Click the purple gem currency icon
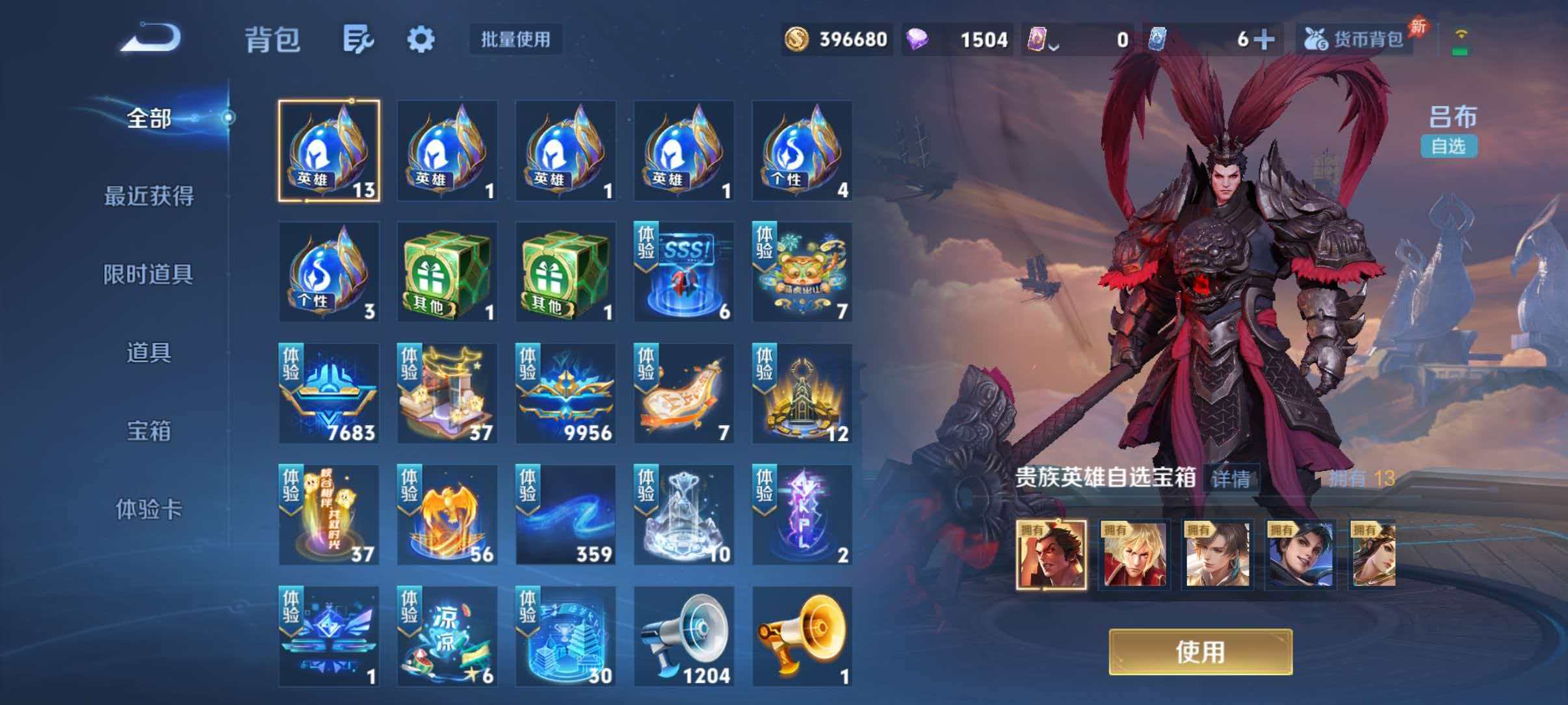Screen dimensions: 1568x705 tap(916, 38)
